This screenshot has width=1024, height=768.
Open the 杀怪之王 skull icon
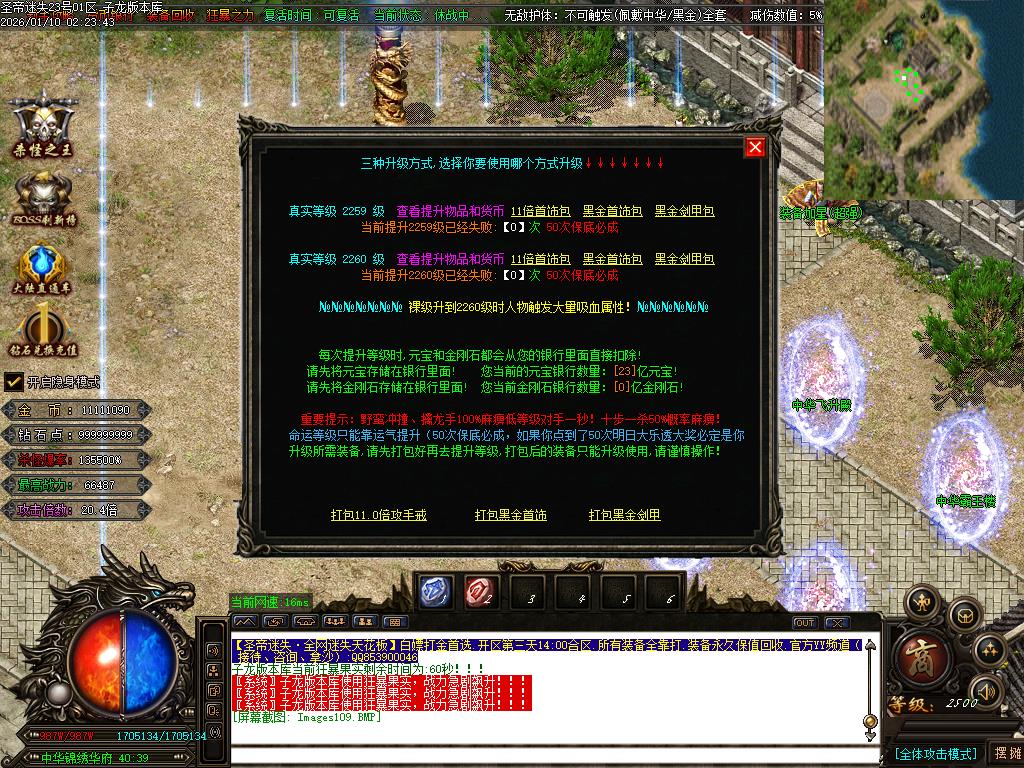pos(44,125)
